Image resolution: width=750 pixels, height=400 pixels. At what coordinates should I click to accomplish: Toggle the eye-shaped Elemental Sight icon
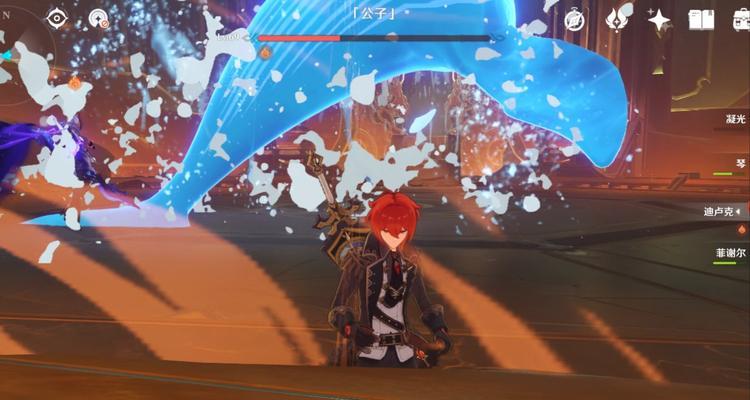(57, 18)
